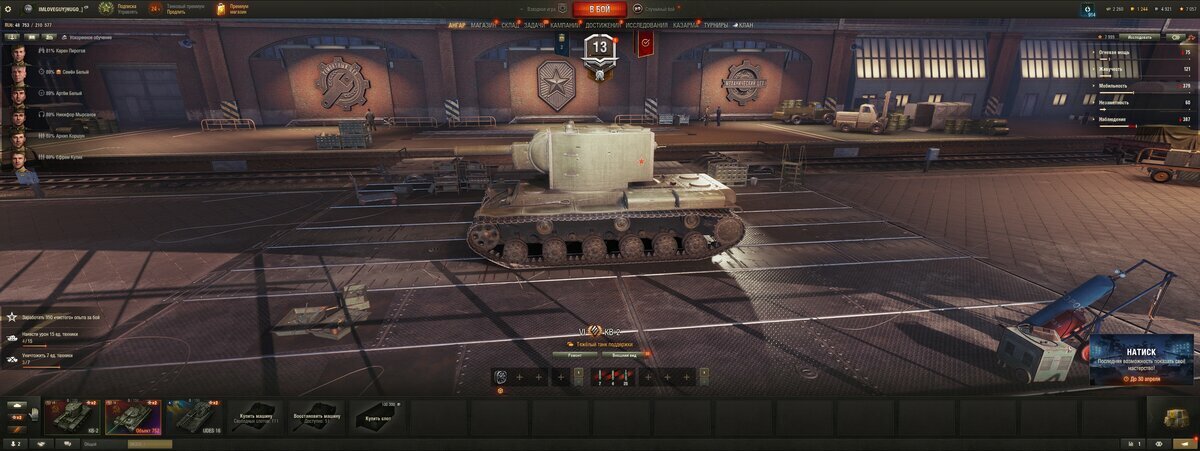Open the «Внешний вид» customization button
Screen dimensions: 1200x451
point(626,354)
